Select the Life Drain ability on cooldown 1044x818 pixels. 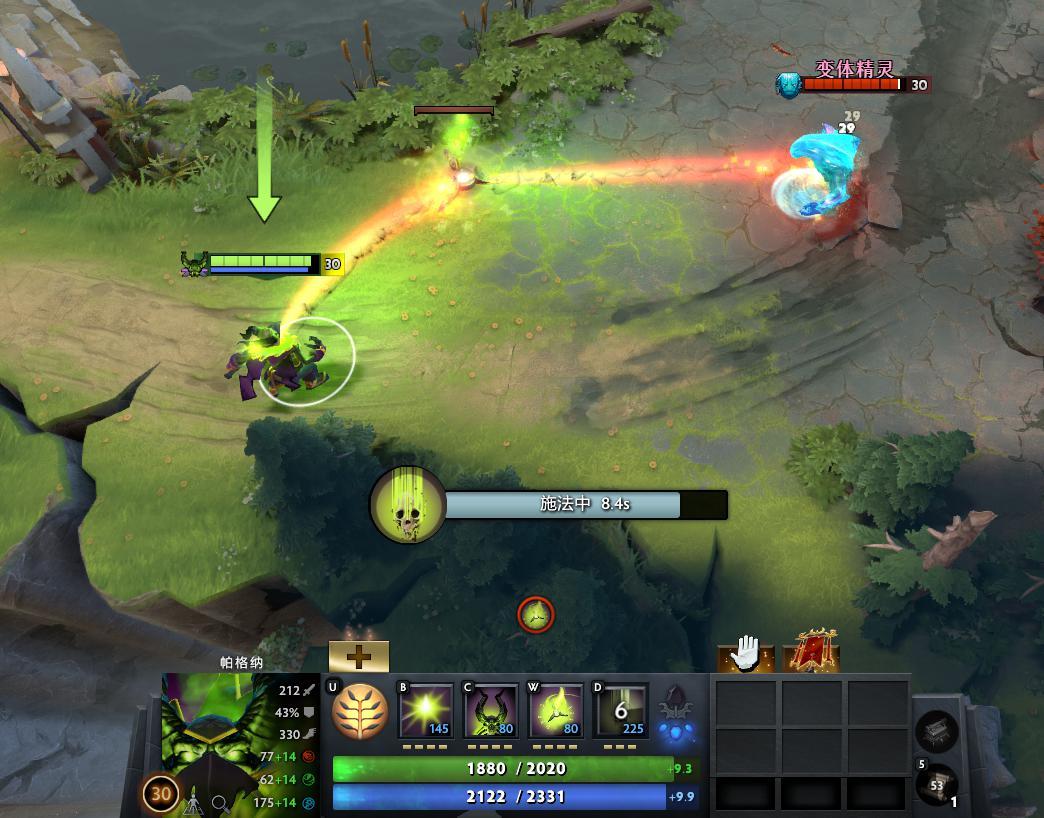coord(620,712)
